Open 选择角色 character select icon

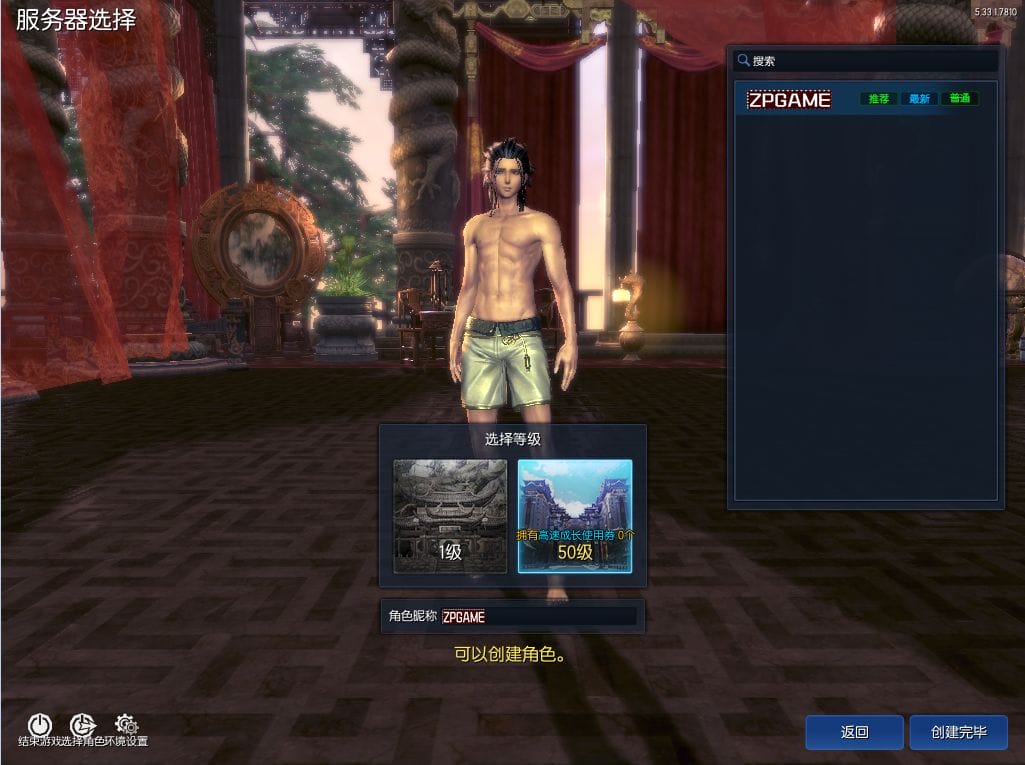click(82, 725)
